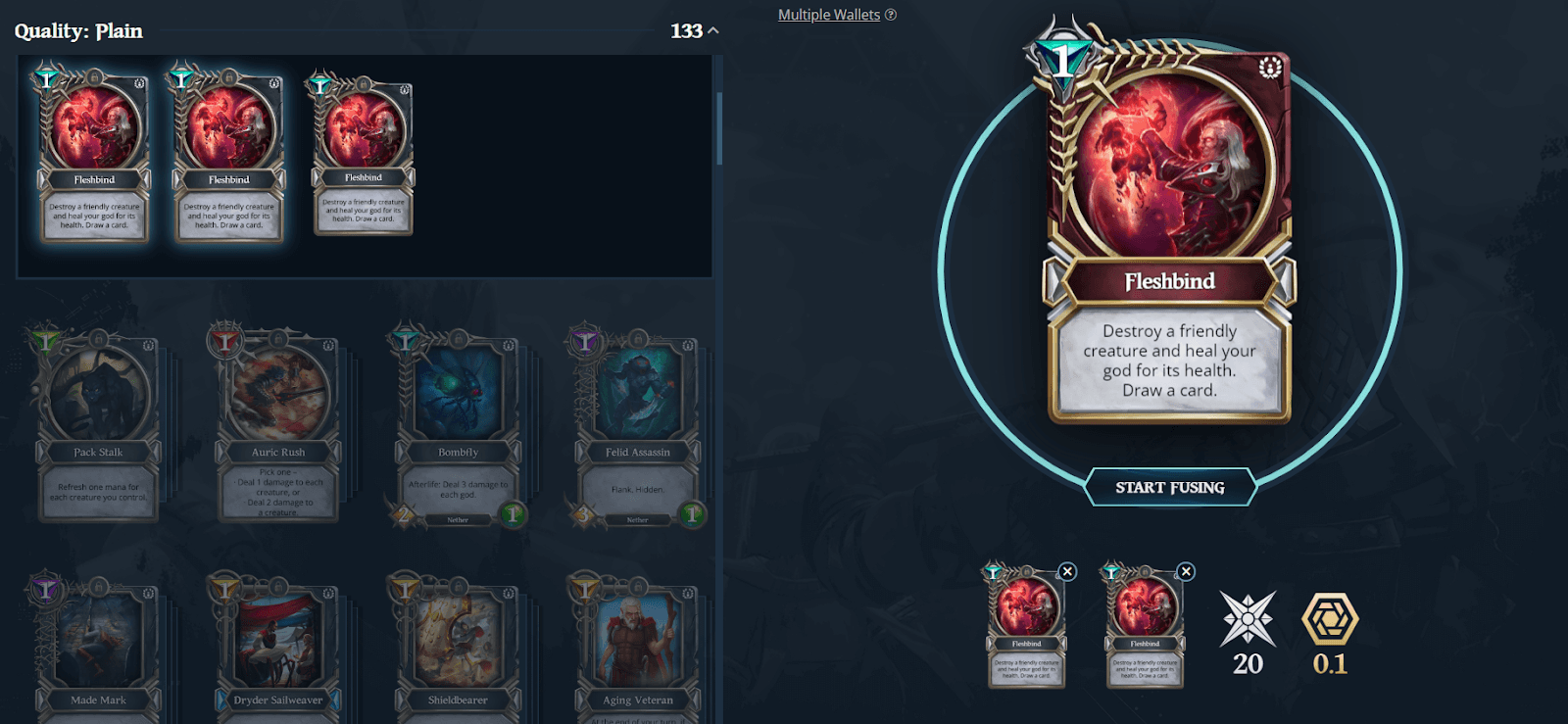Image resolution: width=1568 pixels, height=724 pixels.
Task: Remove the right Fleshbind from the fusing slots
Action: [1184, 570]
